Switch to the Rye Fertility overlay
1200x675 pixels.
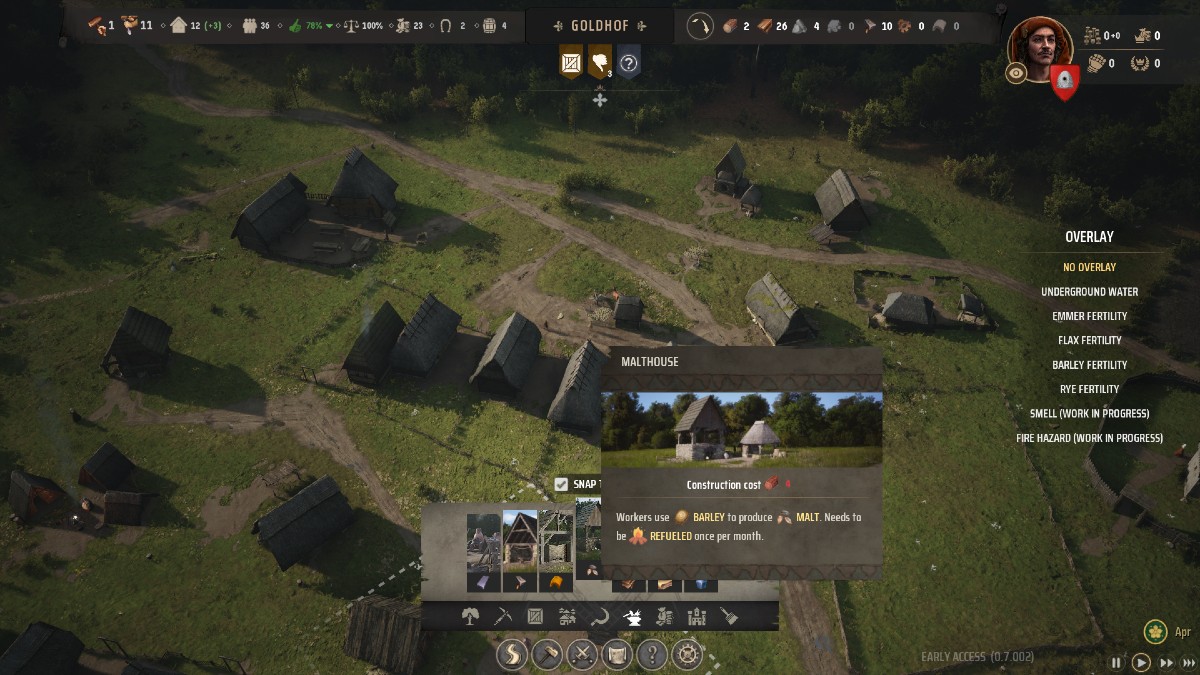pos(1089,389)
